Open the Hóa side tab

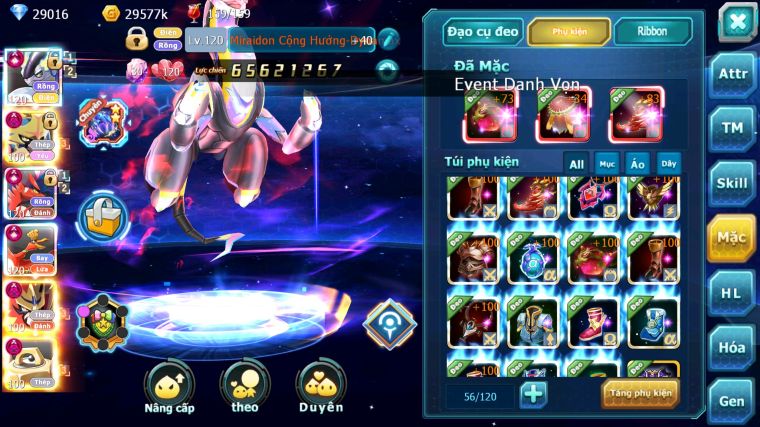732,347
